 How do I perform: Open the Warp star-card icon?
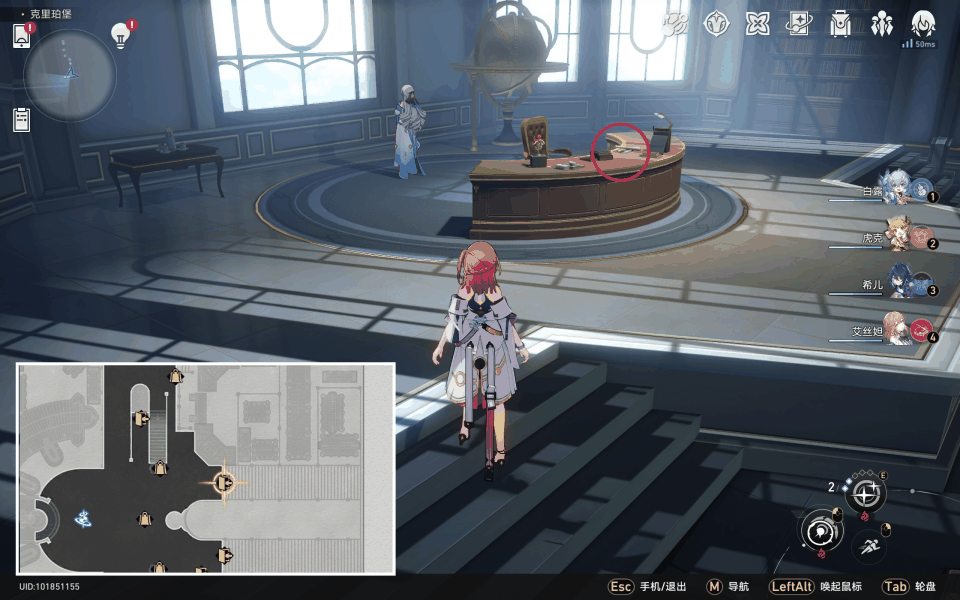[798, 24]
